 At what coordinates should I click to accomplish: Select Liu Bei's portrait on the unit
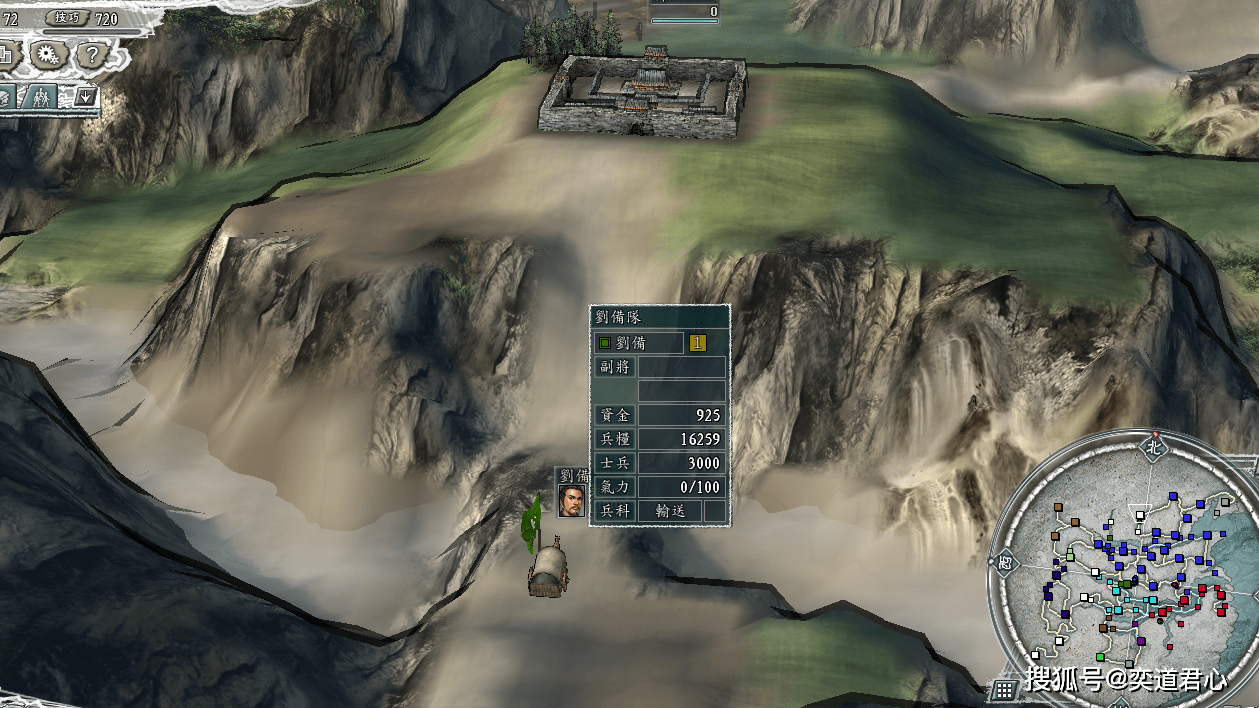tap(571, 501)
